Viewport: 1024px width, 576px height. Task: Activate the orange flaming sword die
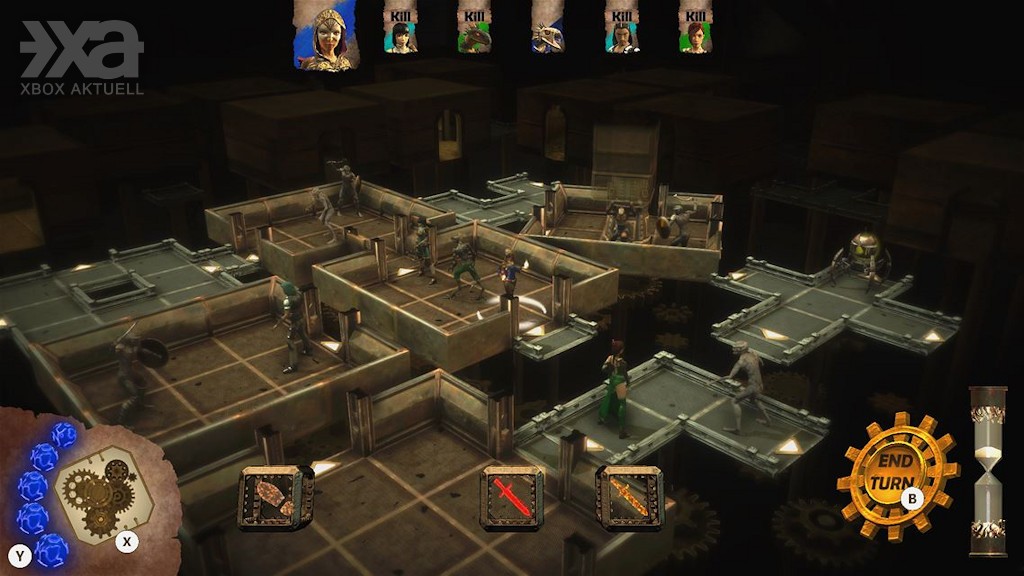pyautogui.click(x=629, y=497)
